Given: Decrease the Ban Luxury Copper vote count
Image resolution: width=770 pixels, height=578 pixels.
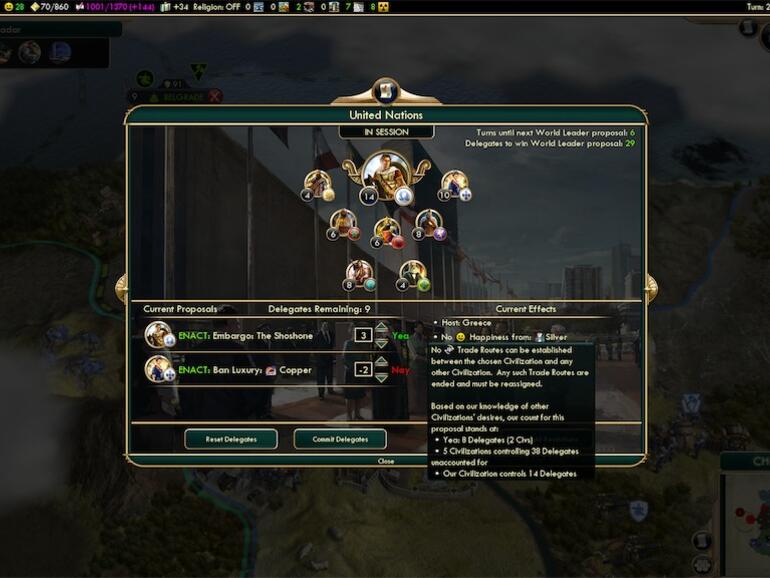Looking at the screenshot, I should tap(381, 378).
